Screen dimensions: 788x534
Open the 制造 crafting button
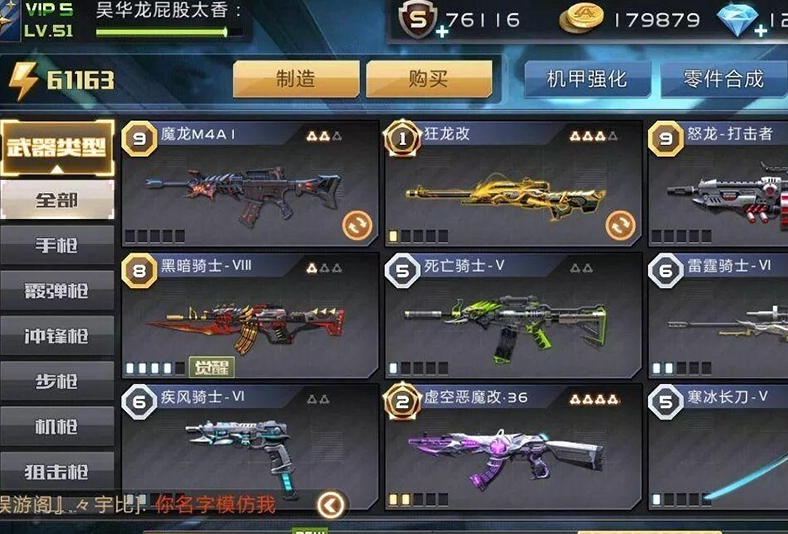pos(295,79)
